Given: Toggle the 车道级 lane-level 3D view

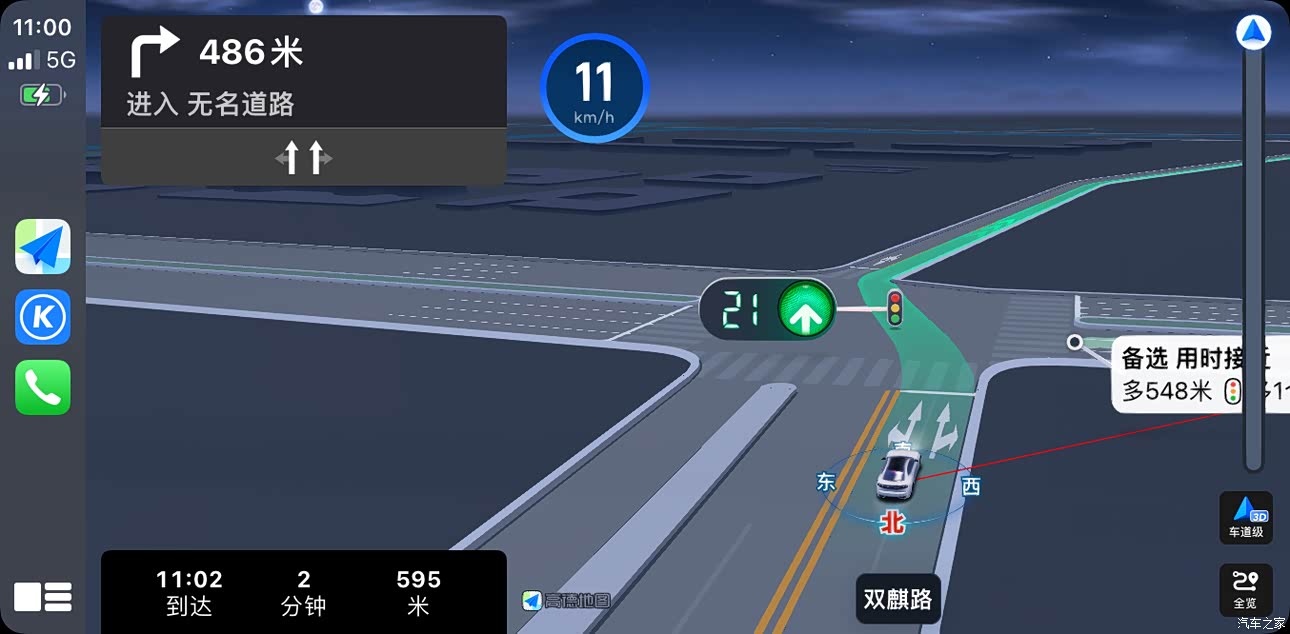Looking at the screenshot, I should [1246, 517].
